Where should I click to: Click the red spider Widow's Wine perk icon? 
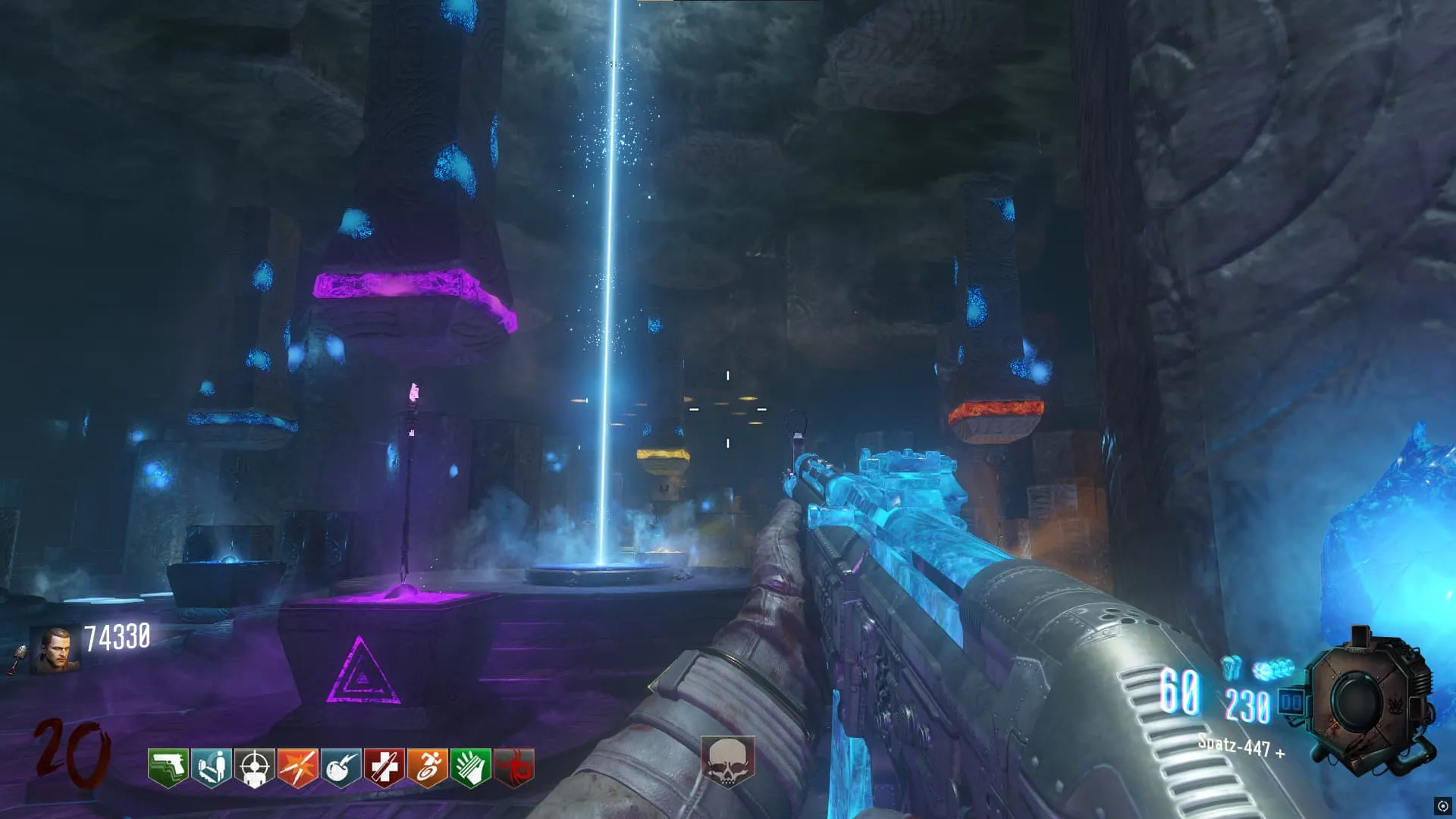[x=514, y=767]
